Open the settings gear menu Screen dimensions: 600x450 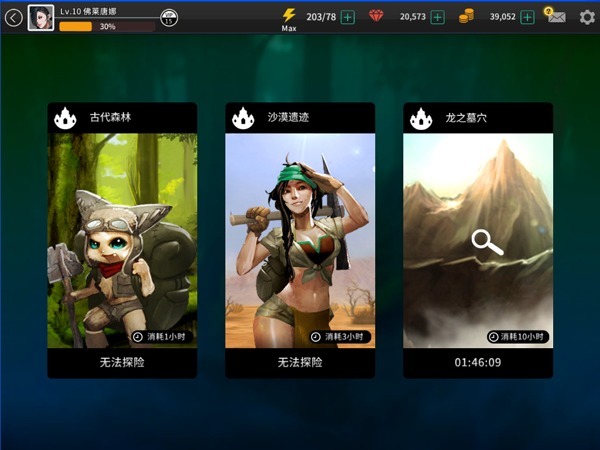coord(587,17)
